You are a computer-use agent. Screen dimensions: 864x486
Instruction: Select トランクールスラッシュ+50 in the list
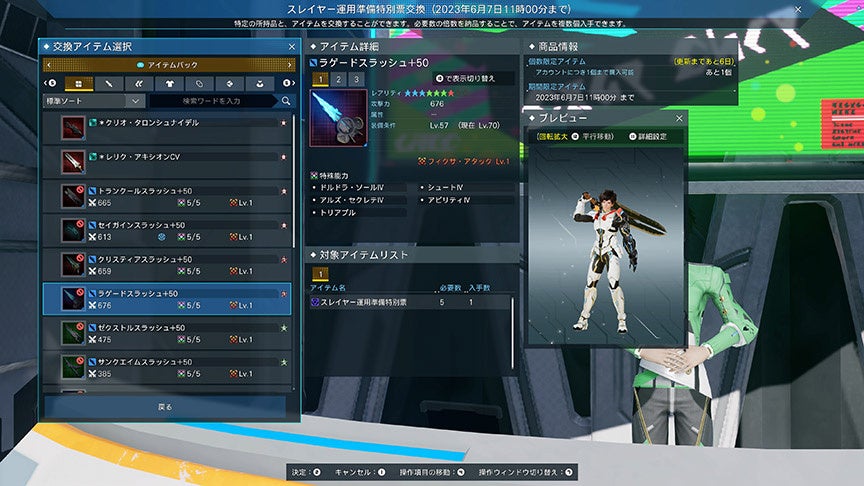(x=168, y=196)
